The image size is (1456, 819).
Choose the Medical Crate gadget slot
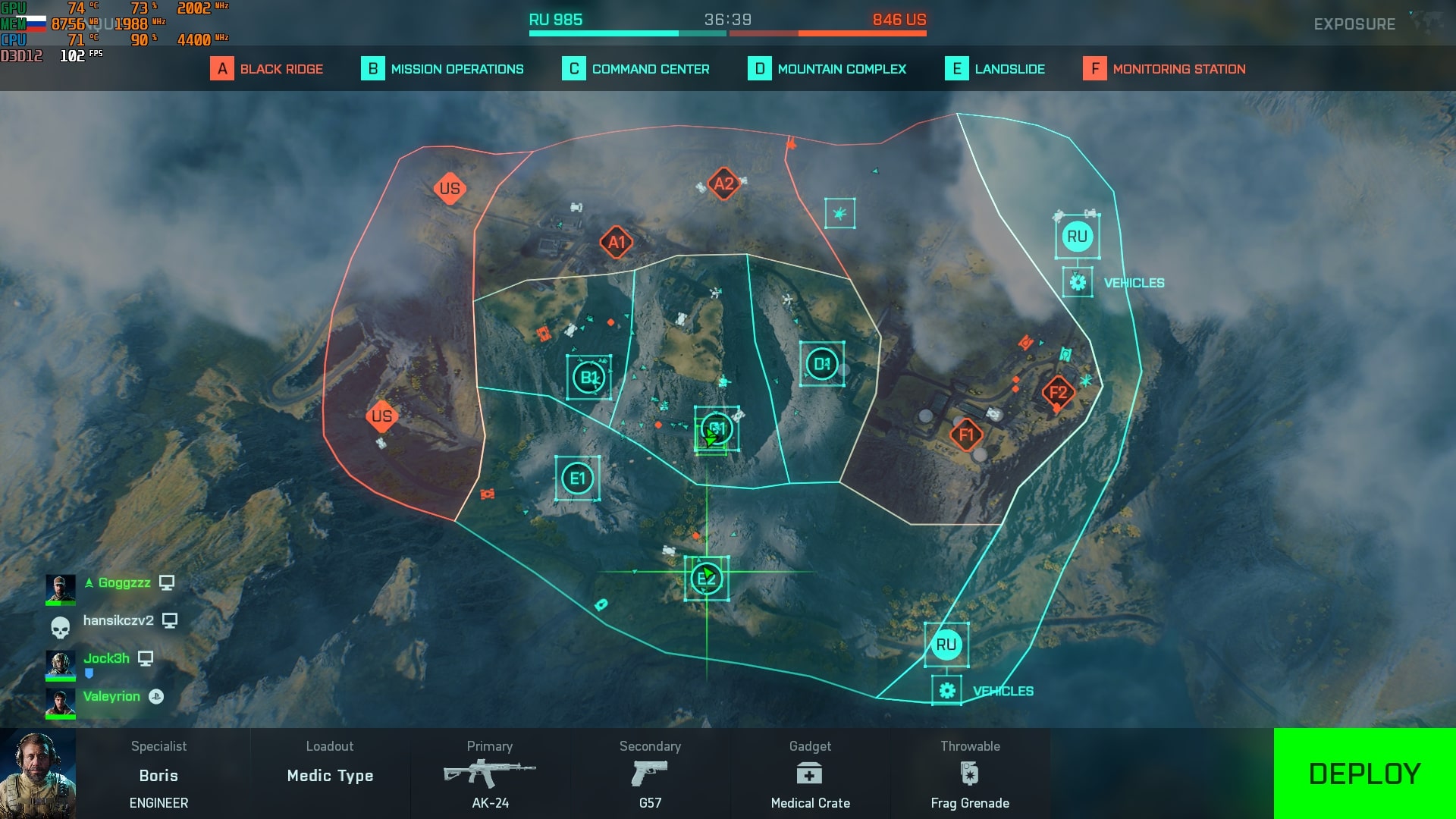point(810,774)
